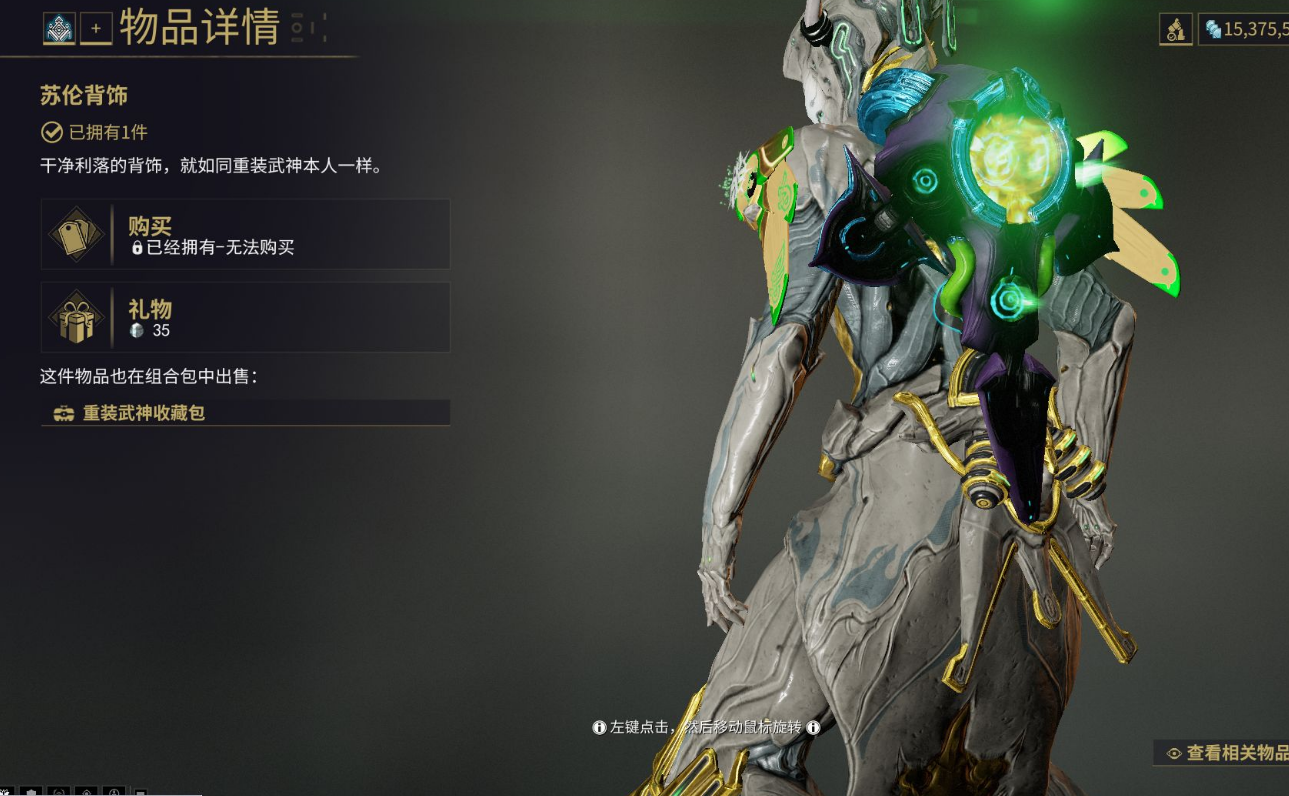The height and width of the screenshot is (796, 1289).
Task: Open the platinum balance counter
Action: click(1245, 29)
